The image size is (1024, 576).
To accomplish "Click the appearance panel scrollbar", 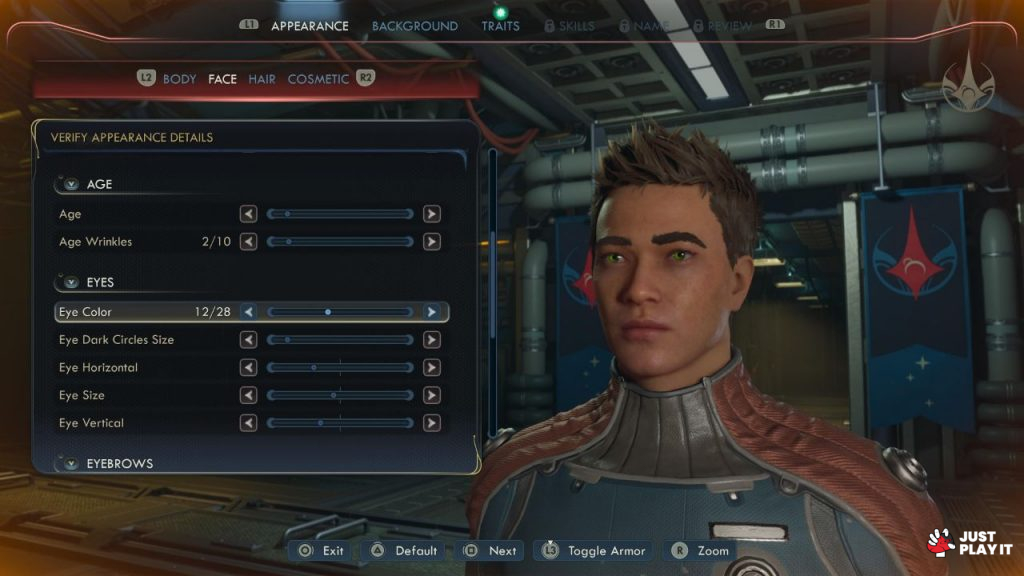I will (x=492, y=290).
